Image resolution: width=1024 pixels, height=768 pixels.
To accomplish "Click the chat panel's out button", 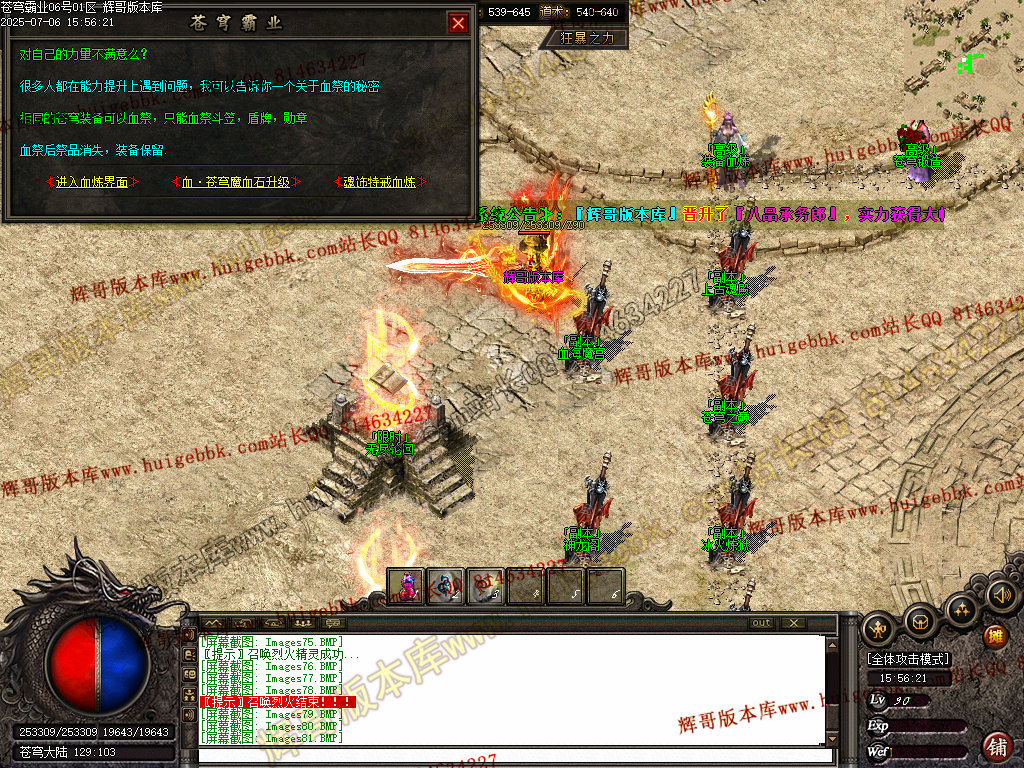I will click(762, 623).
